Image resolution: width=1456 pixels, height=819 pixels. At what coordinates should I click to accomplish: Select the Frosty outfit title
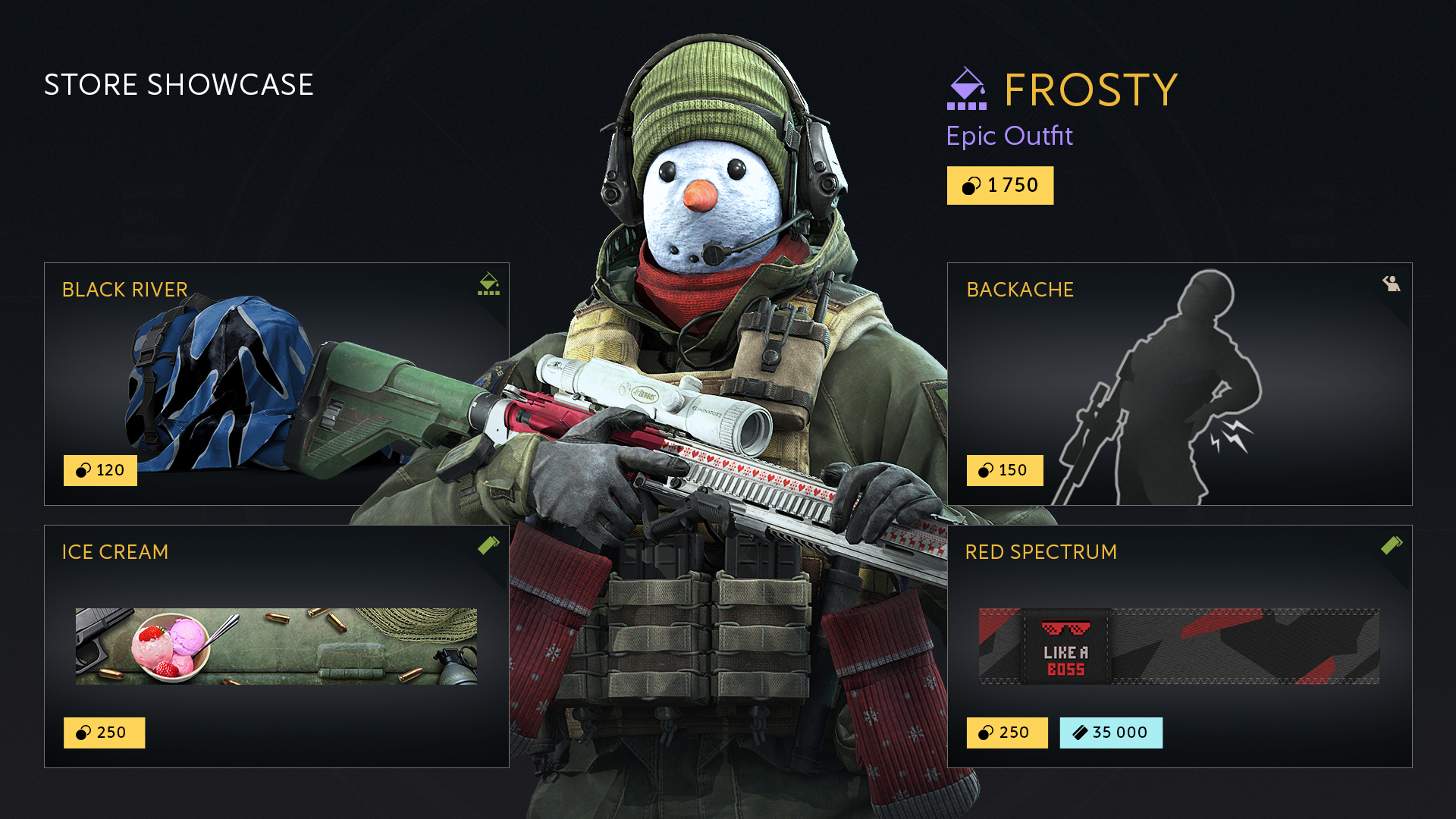coord(1090,90)
